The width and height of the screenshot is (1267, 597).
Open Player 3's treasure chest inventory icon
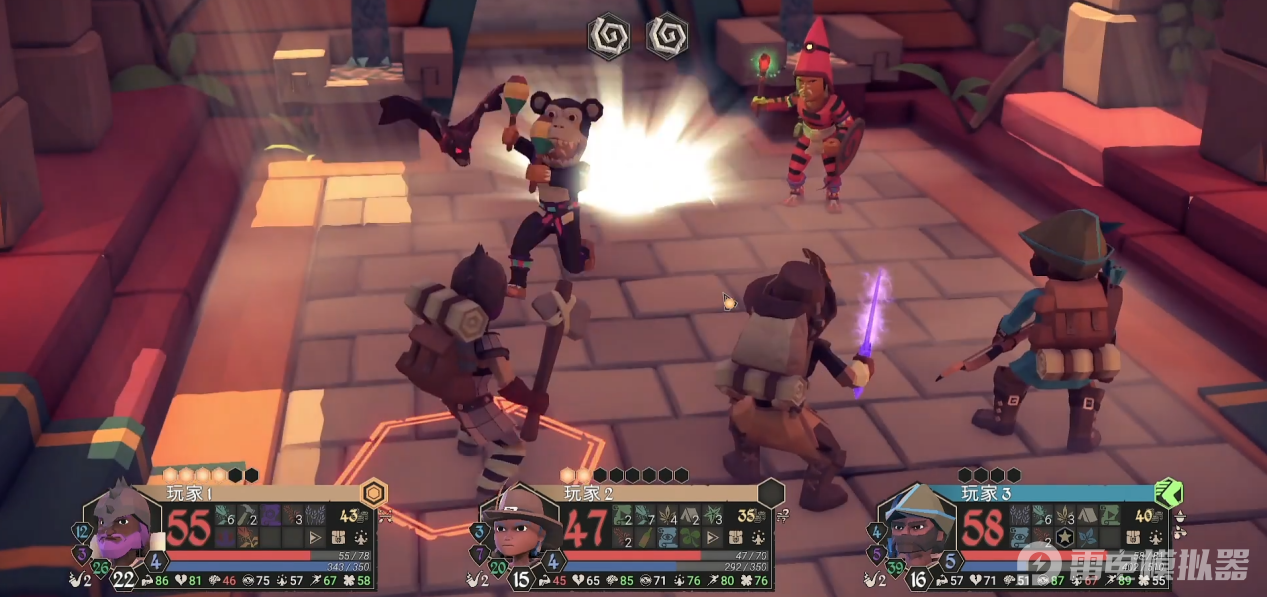pyautogui.click(x=1133, y=537)
